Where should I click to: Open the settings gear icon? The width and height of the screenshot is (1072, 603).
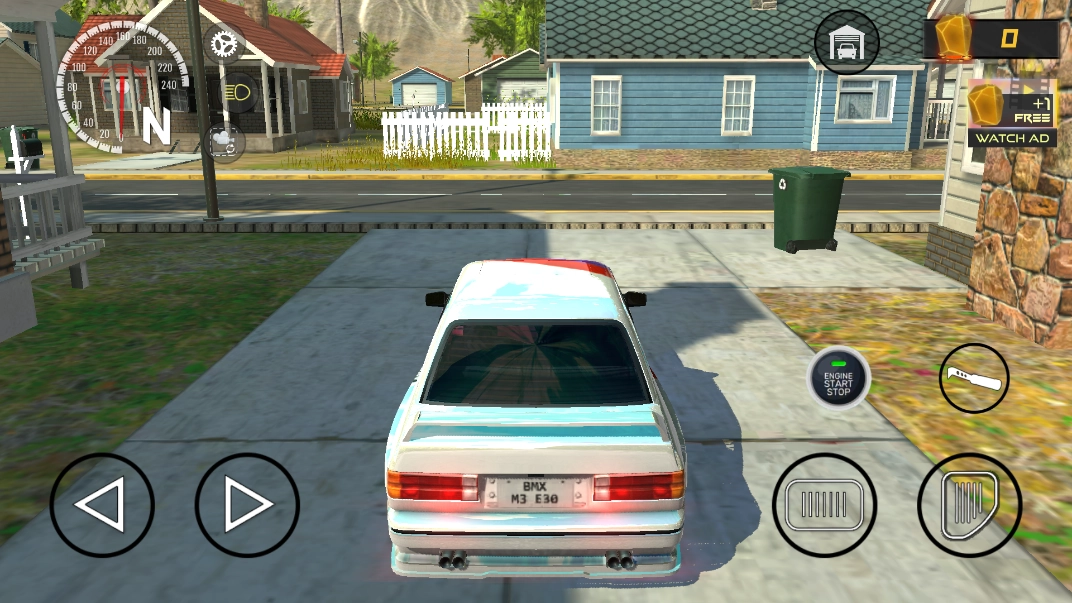[224, 44]
